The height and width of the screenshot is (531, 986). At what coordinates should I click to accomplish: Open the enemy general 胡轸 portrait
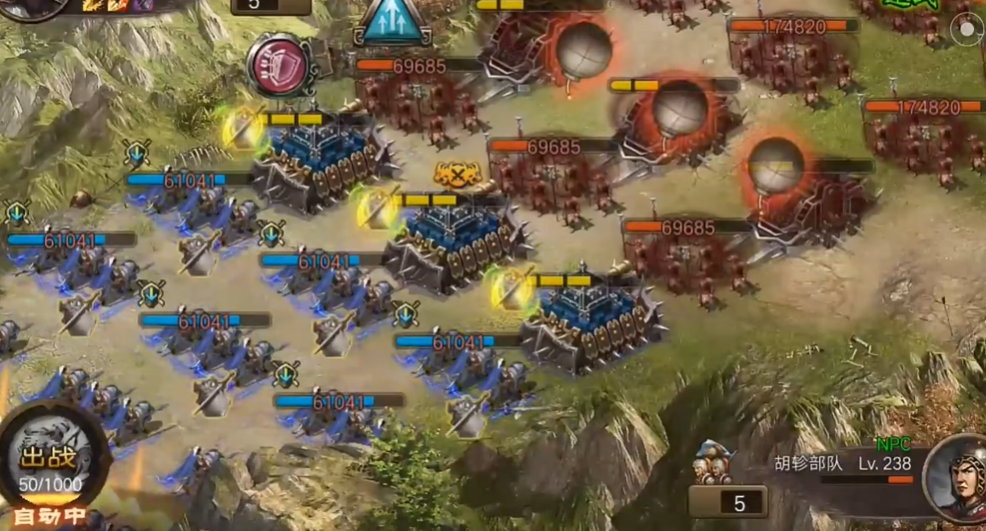[954, 479]
